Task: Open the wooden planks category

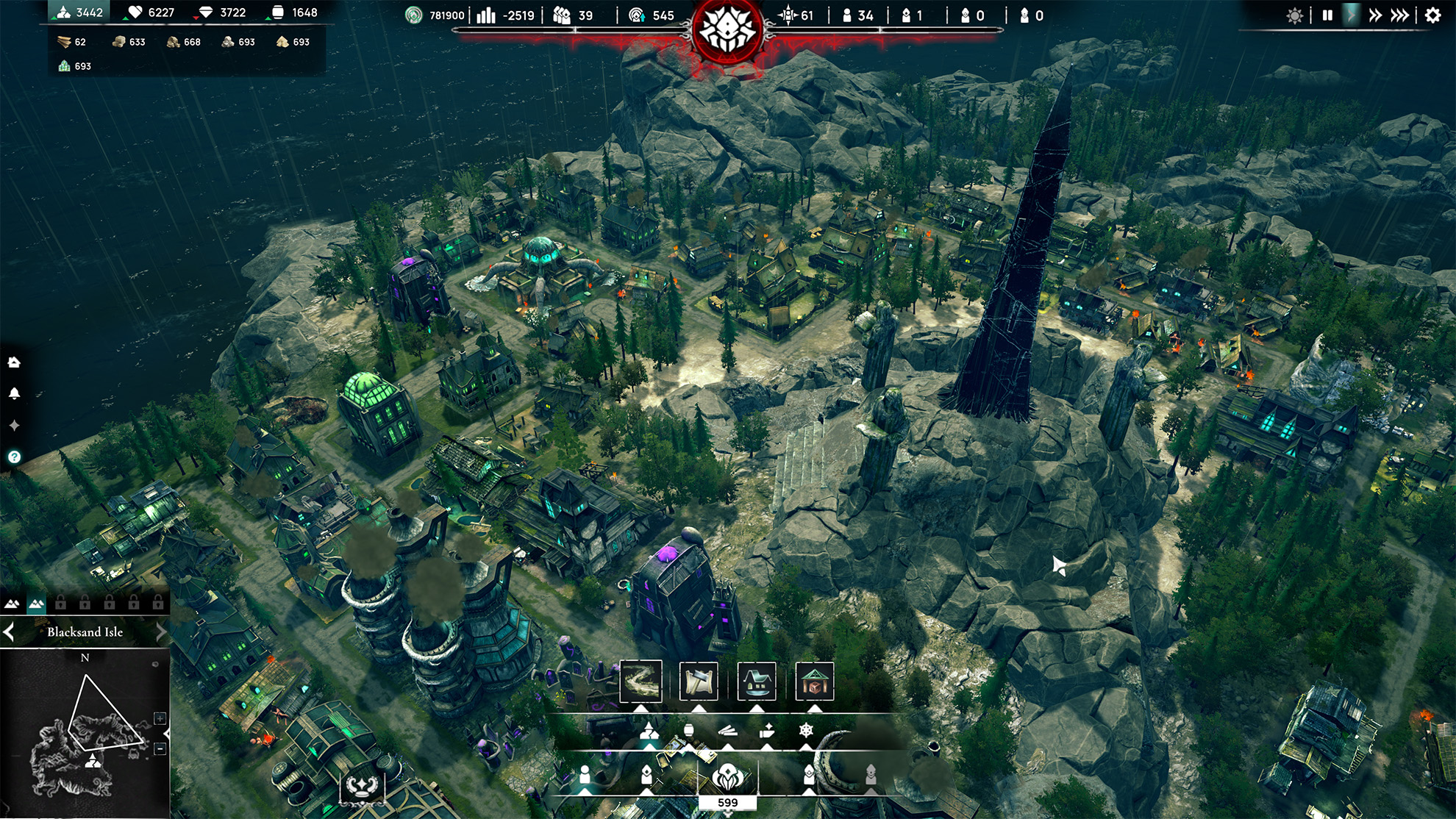Action: coord(728,731)
